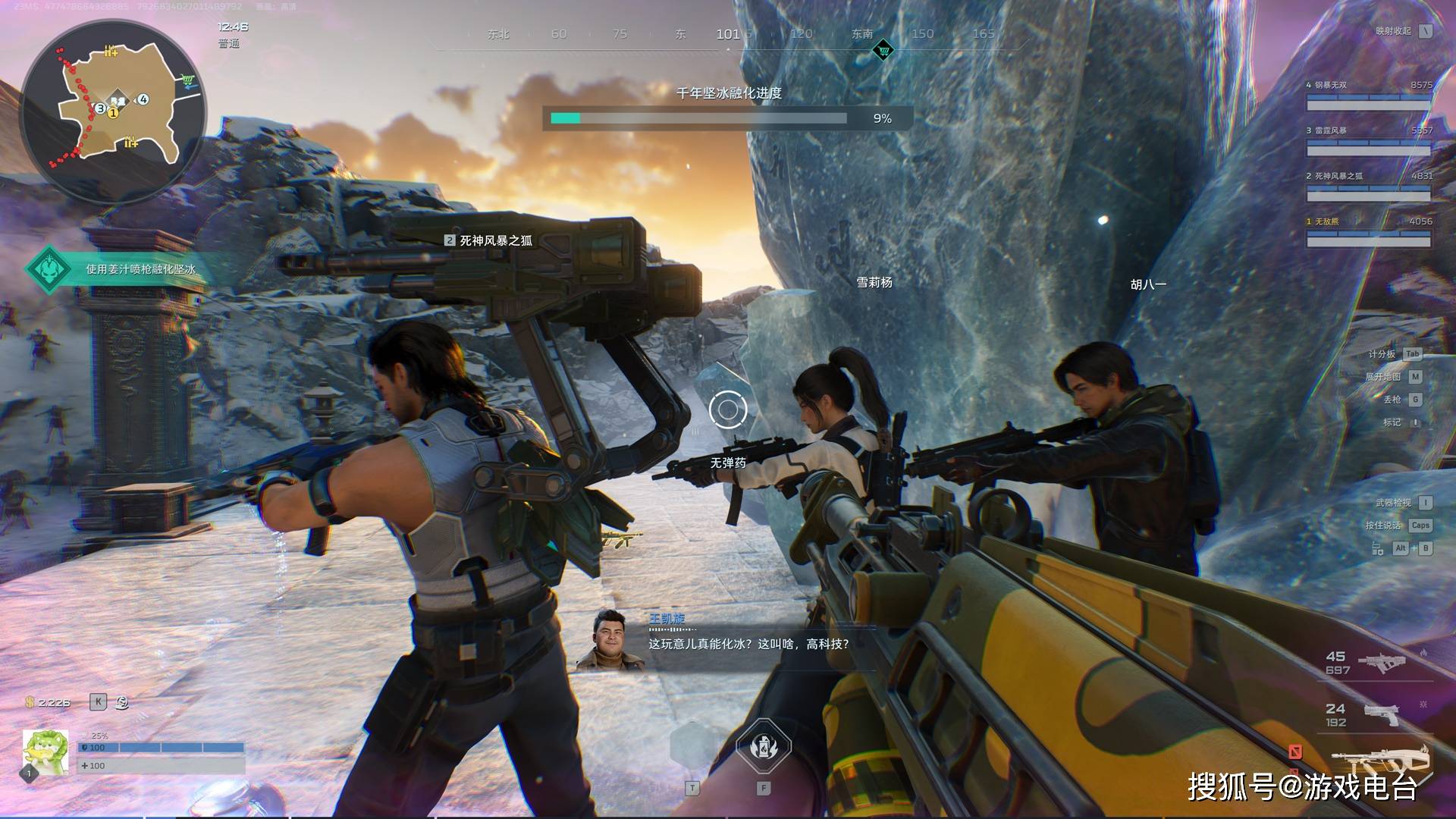Select the shop marker on the compass bar
Screen dimensions: 1456x819
coord(883,52)
